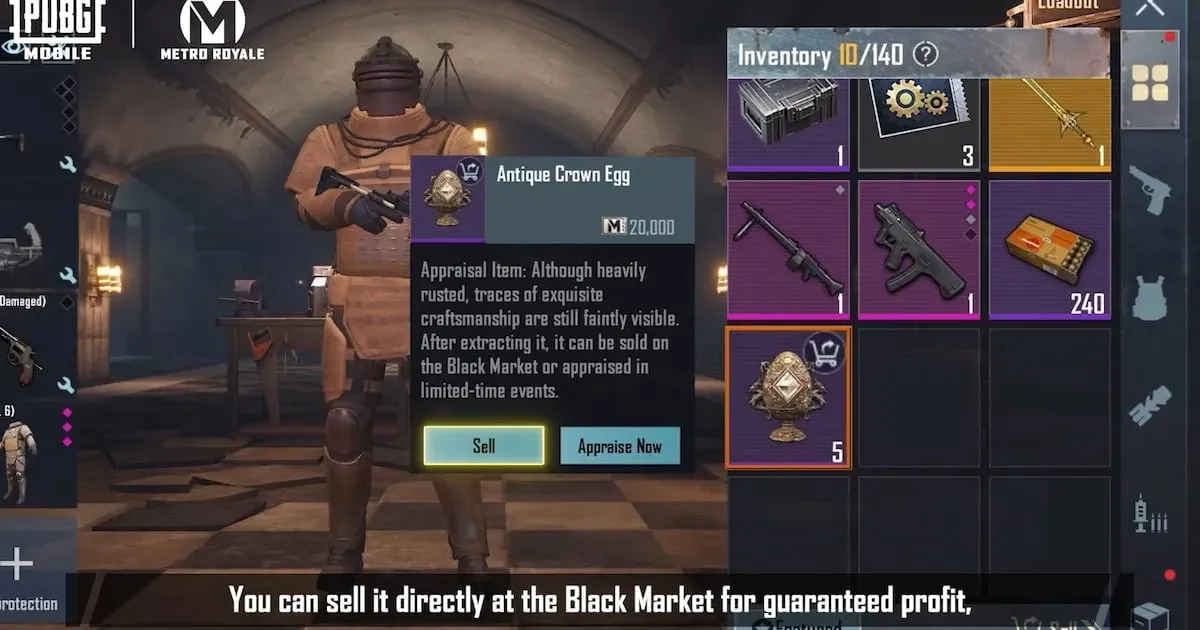This screenshot has width=1200, height=630.
Task: Switch to the armor vest category tab
Action: coord(1150,298)
